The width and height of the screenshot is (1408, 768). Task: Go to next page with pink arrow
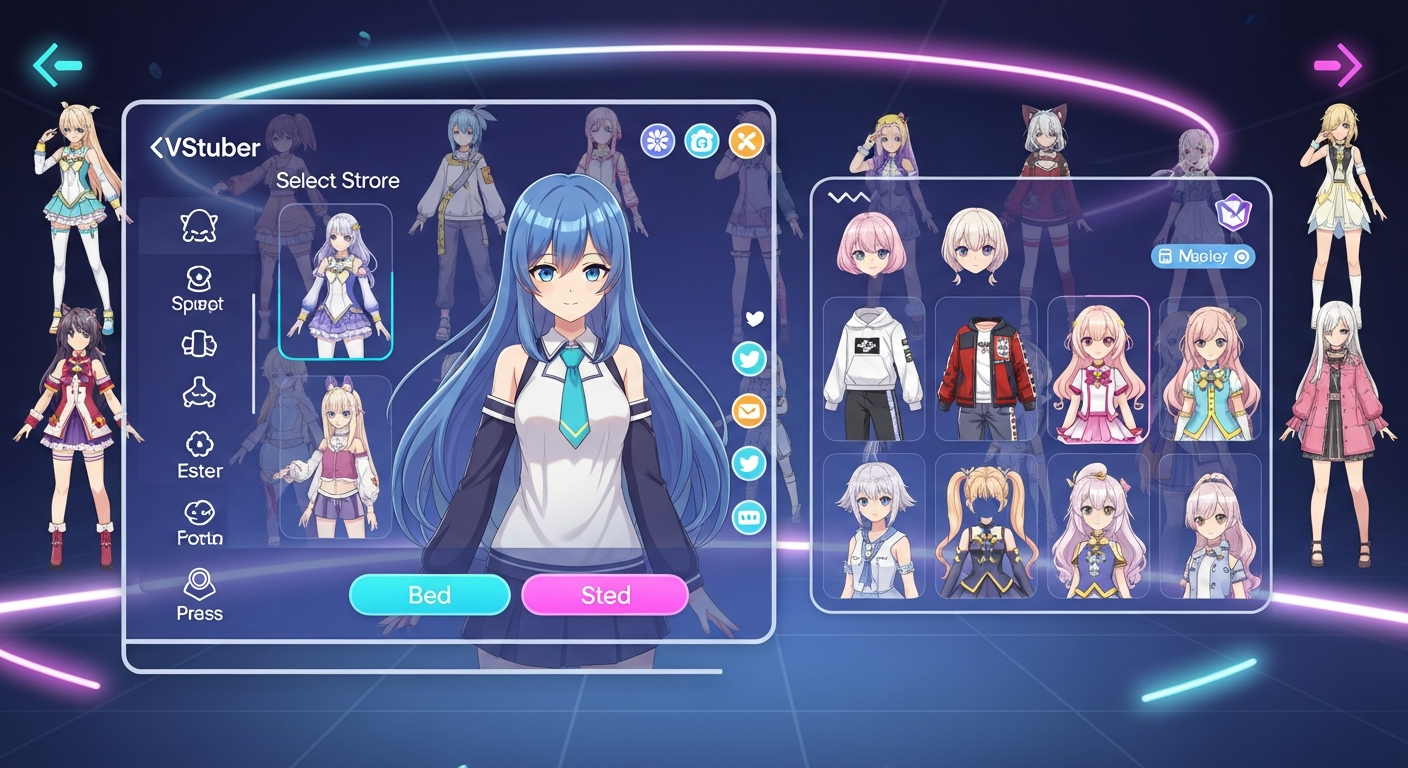coord(1338,66)
